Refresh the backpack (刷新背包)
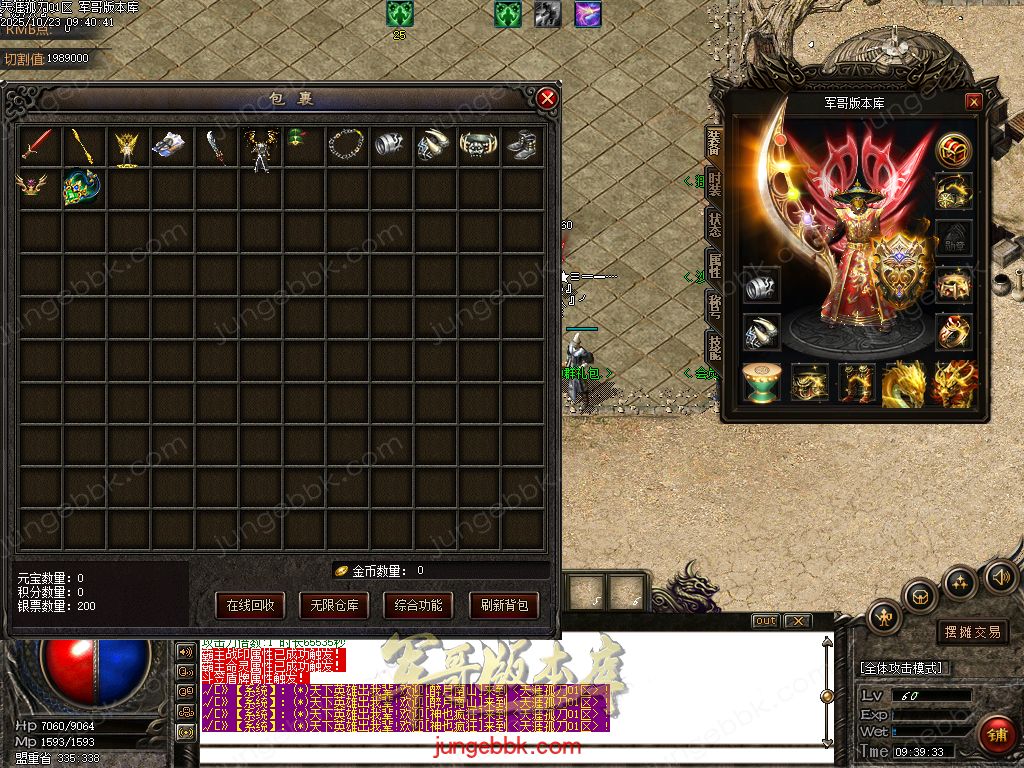The width and height of the screenshot is (1024, 768). (503, 605)
